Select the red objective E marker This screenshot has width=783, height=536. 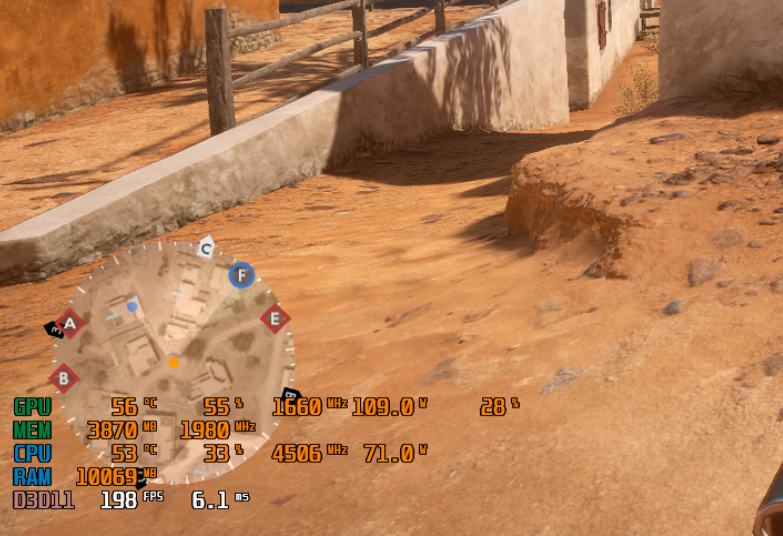pyautogui.click(x=275, y=319)
